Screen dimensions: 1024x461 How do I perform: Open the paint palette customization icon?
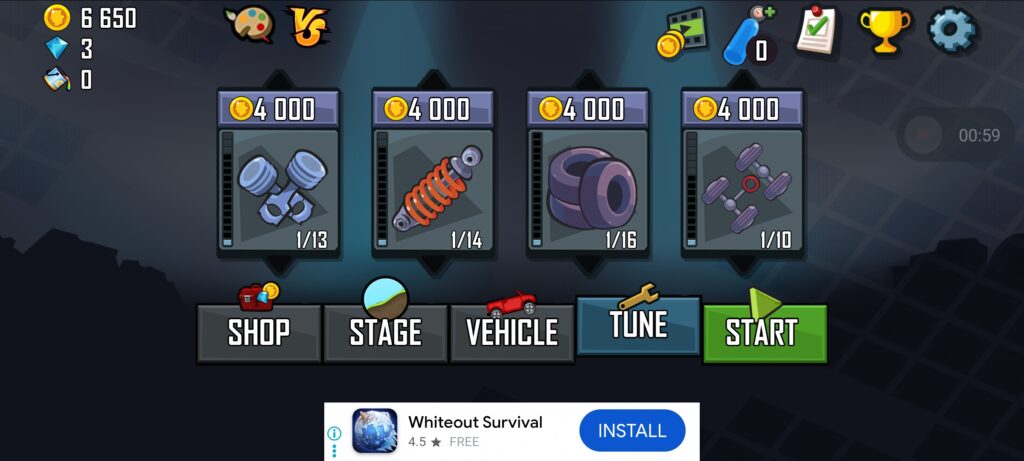[248, 26]
